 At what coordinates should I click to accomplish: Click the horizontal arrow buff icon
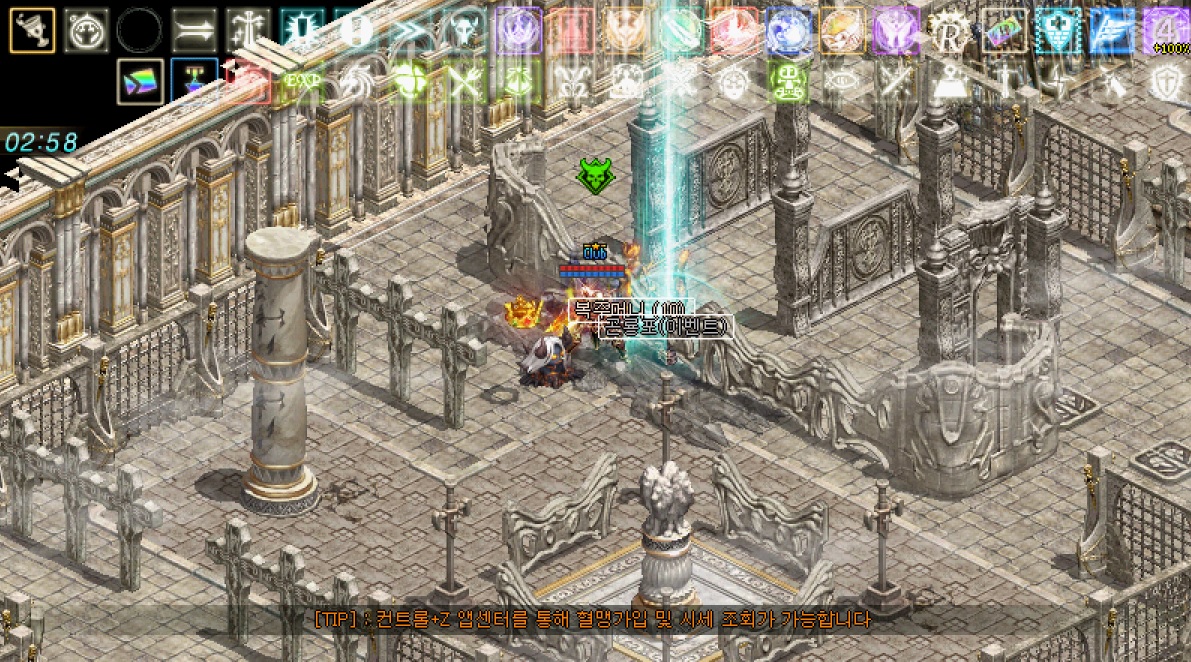(x=194, y=30)
